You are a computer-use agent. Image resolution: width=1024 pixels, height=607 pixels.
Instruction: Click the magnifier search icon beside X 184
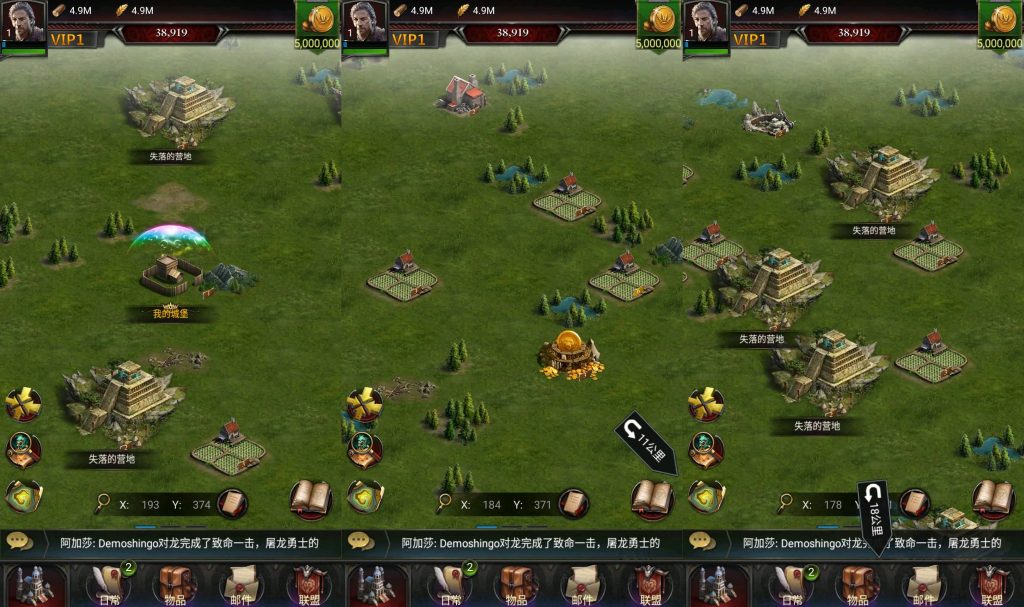[444, 503]
